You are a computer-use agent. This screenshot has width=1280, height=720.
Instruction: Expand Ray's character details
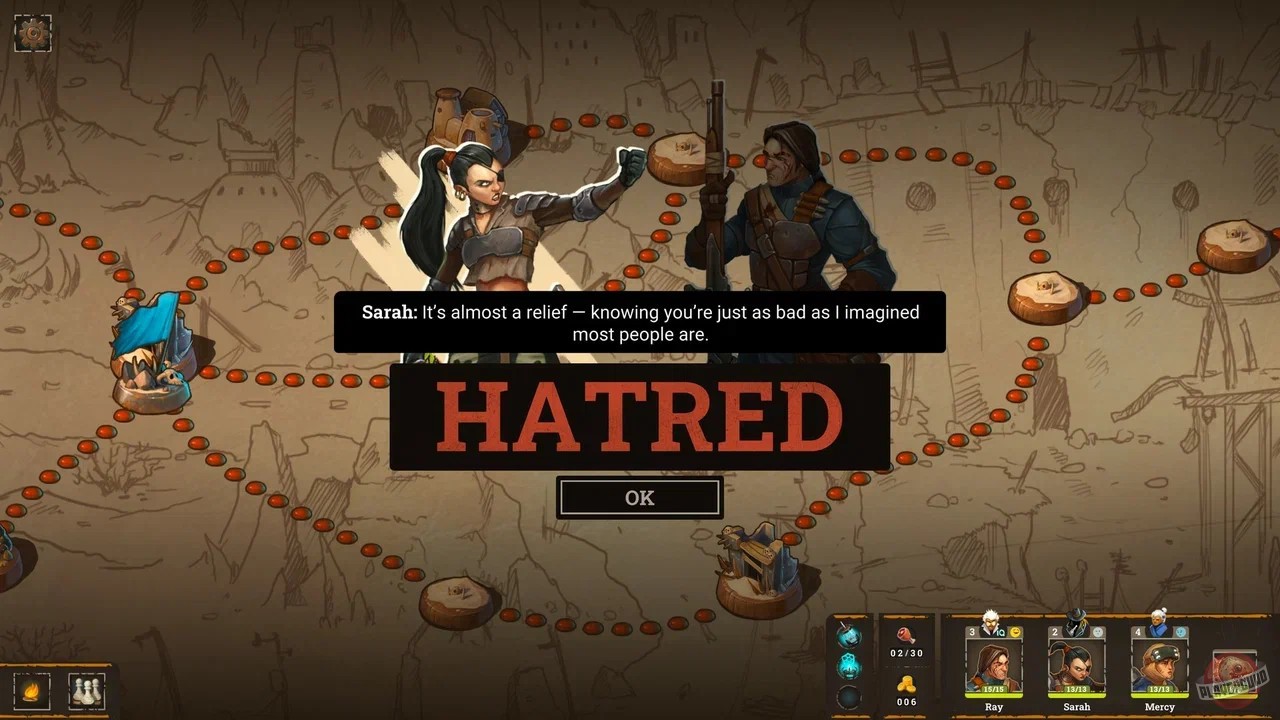click(x=971, y=632)
